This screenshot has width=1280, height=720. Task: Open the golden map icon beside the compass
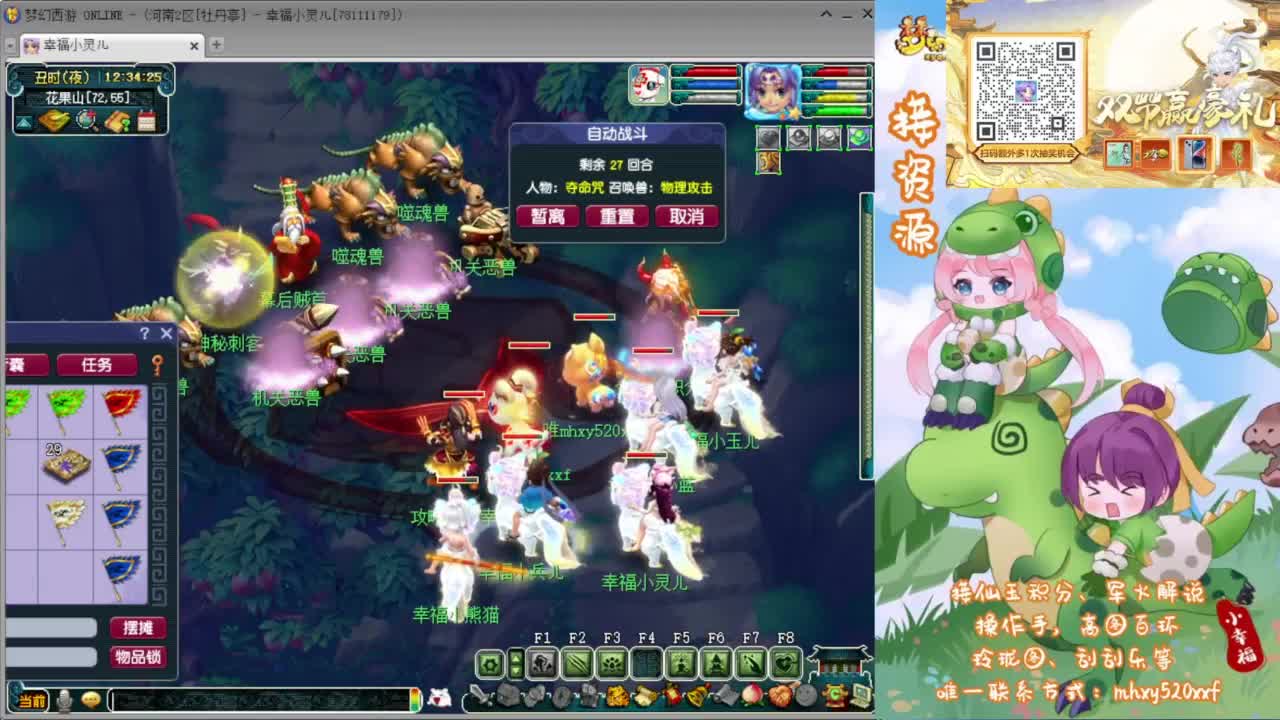[53, 121]
